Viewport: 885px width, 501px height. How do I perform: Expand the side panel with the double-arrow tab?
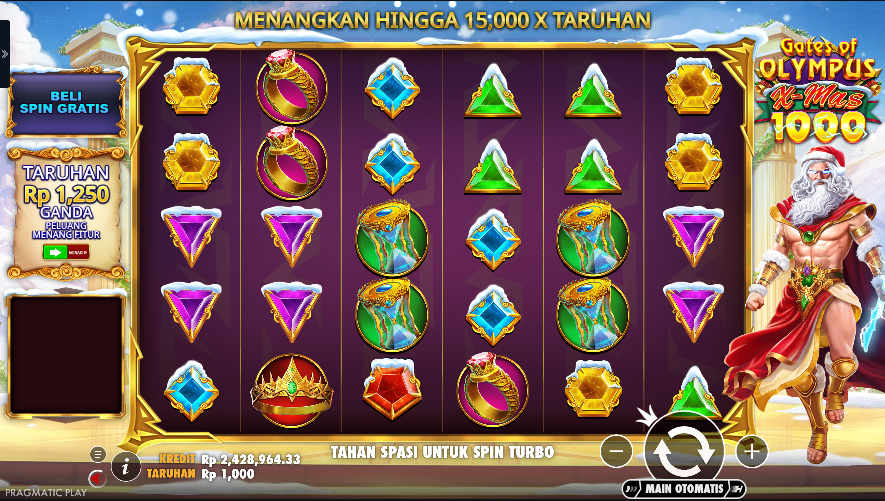4,54
